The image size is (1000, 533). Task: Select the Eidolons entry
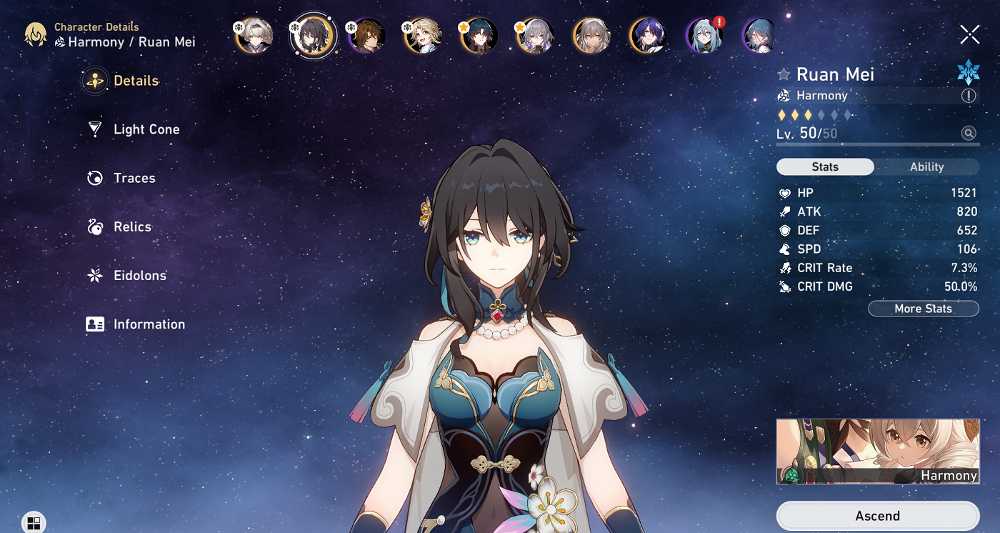coord(139,275)
